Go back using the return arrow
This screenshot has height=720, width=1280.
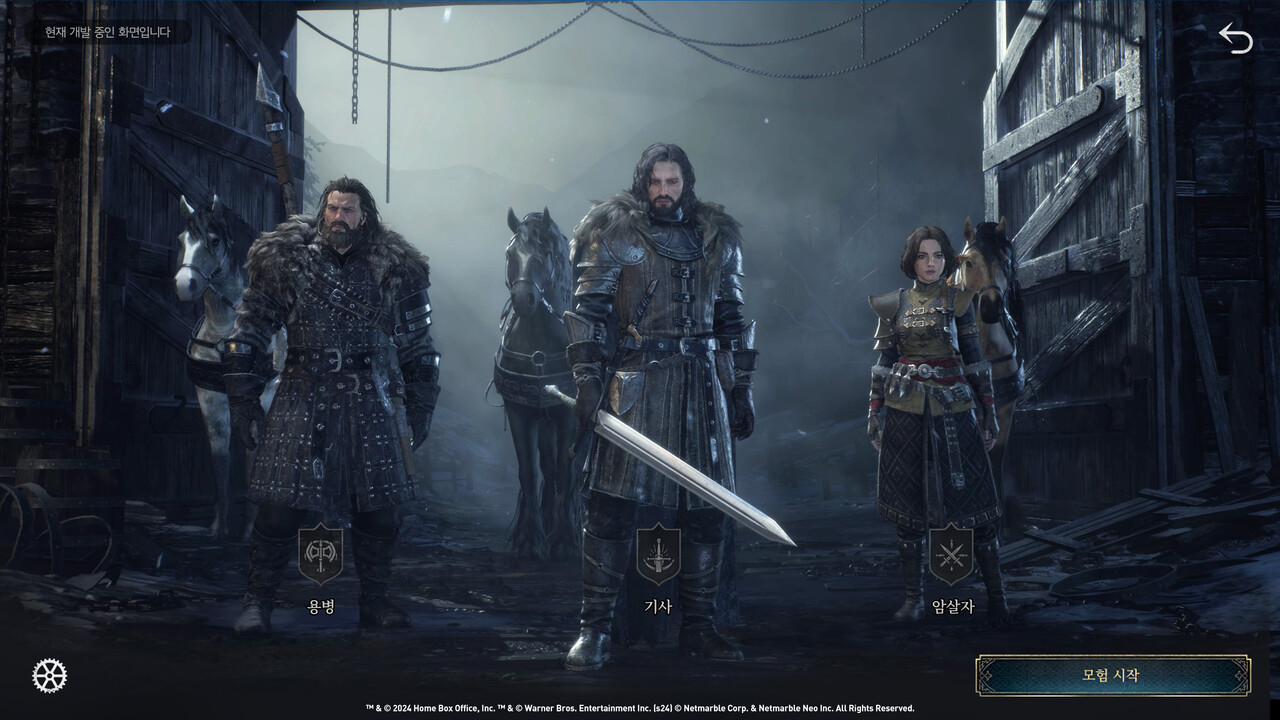tap(1235, 38)
